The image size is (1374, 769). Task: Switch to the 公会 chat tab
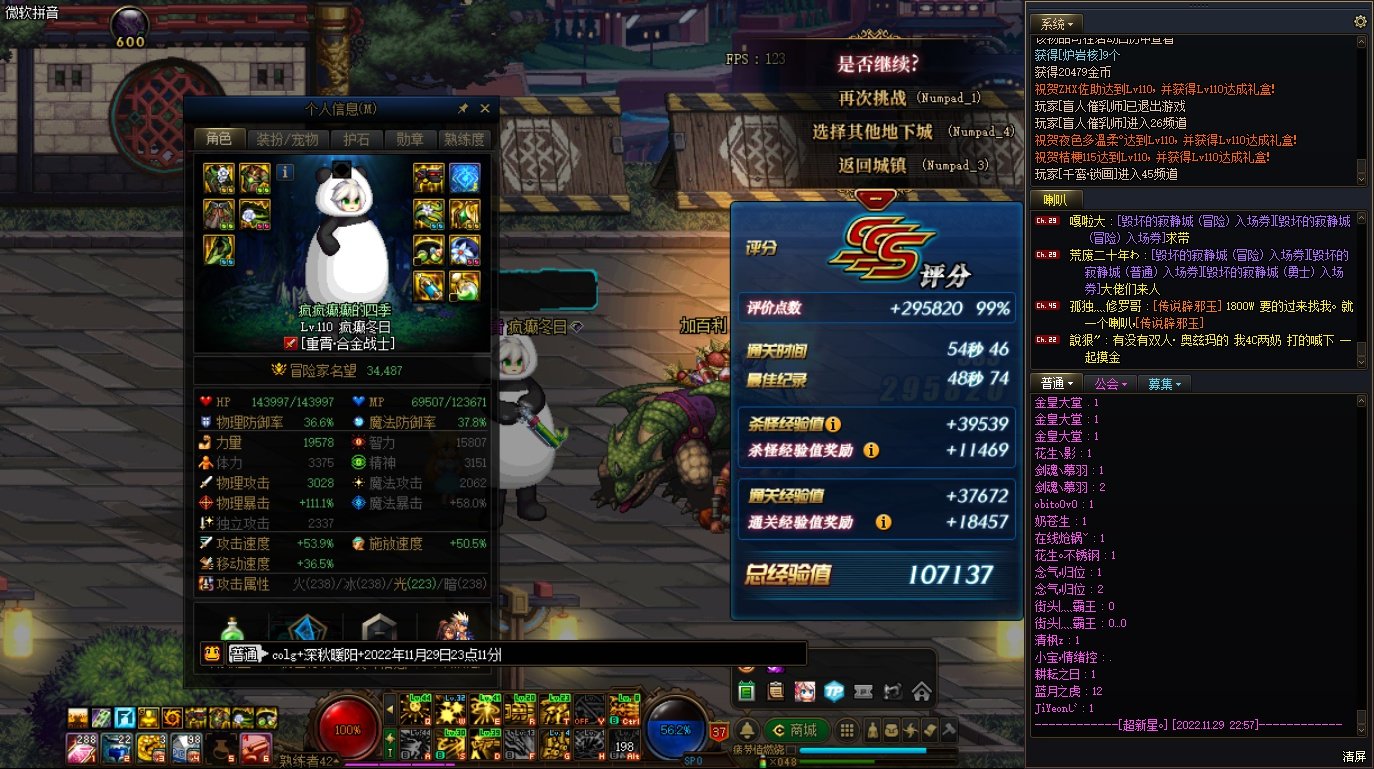point(1110,383)
